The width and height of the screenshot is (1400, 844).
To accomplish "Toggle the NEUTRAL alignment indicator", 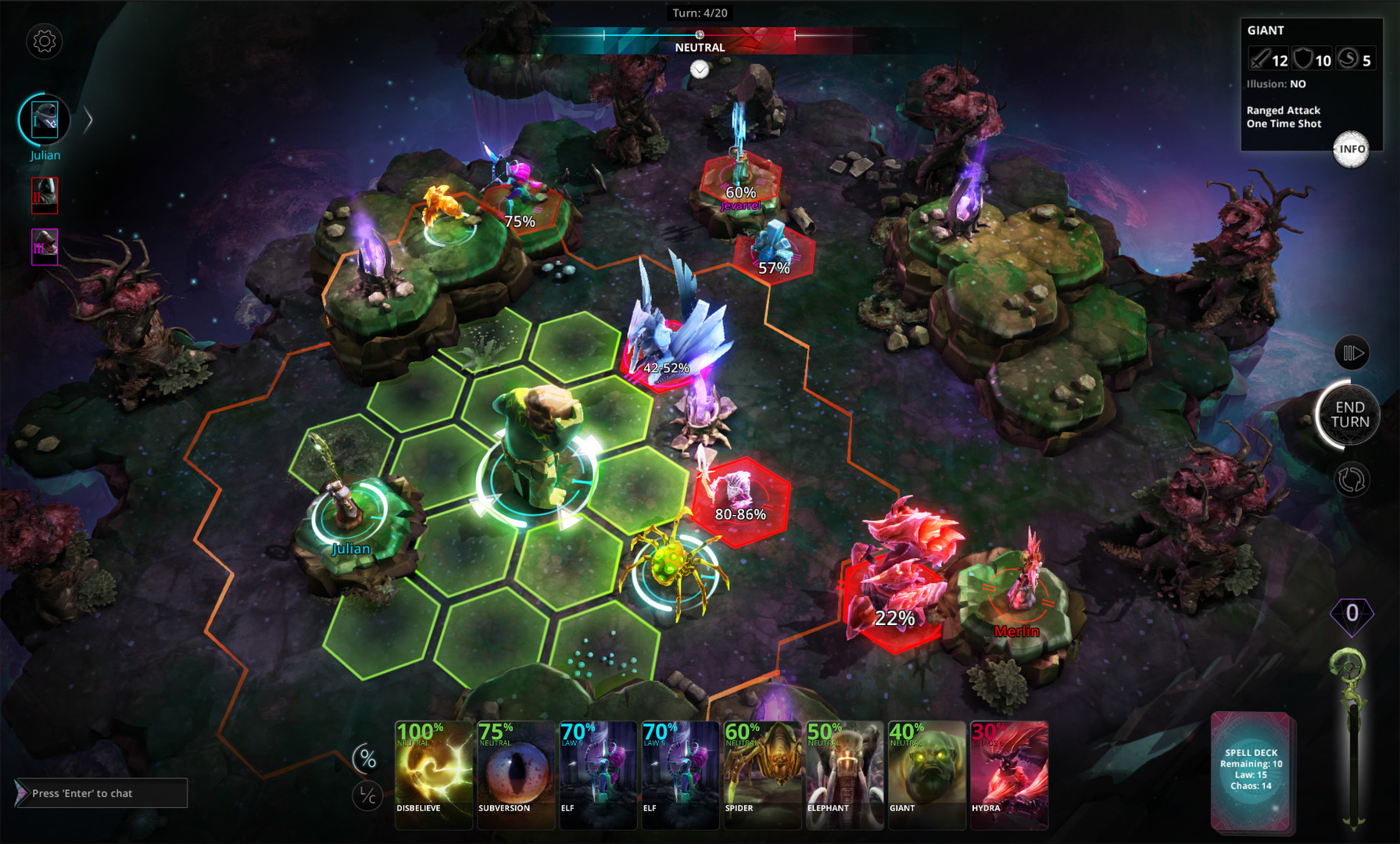I will [x=700, y=47].
